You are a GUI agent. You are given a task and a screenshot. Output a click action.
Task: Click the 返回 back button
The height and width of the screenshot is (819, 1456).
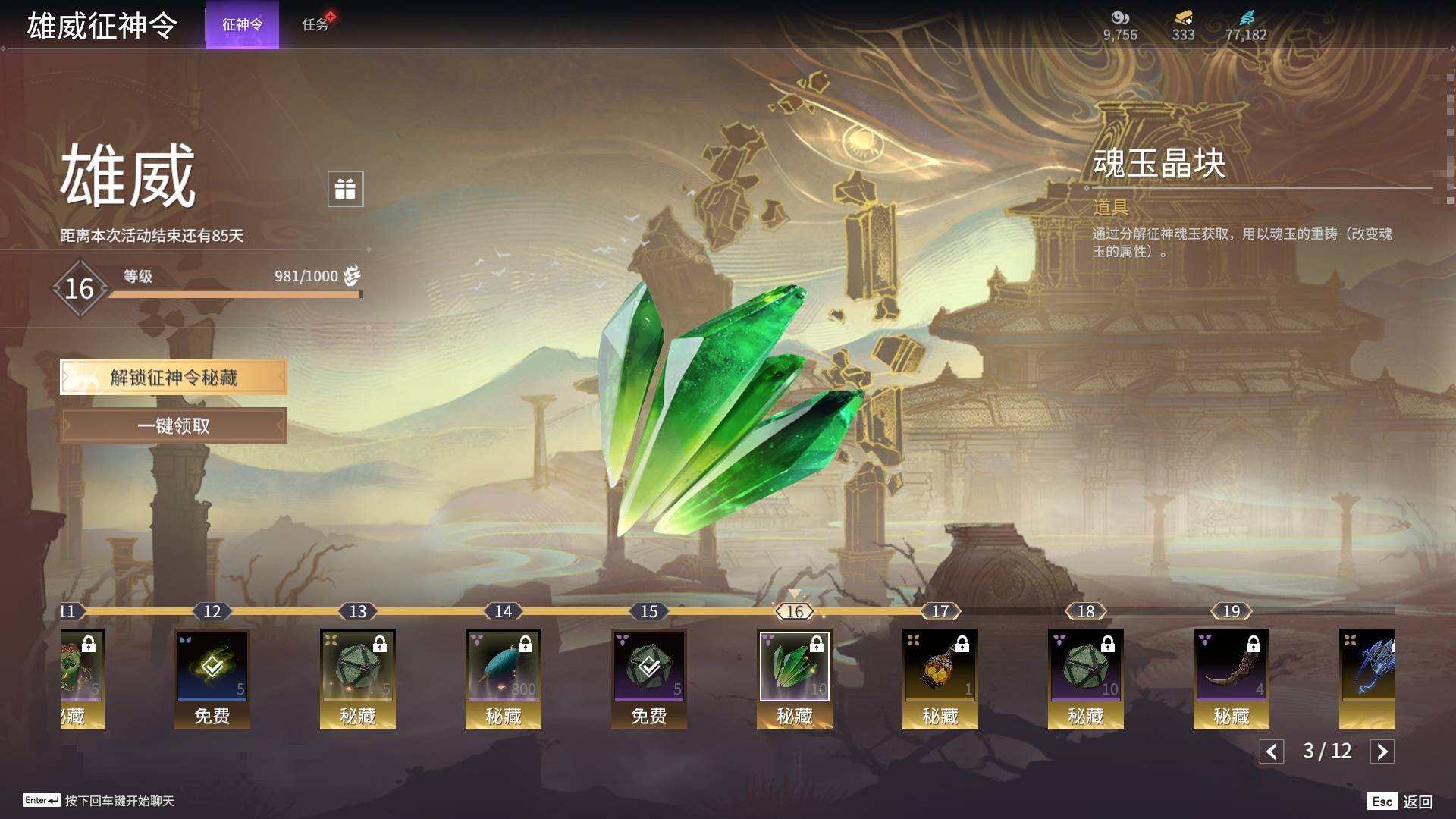coord(1400,802)
